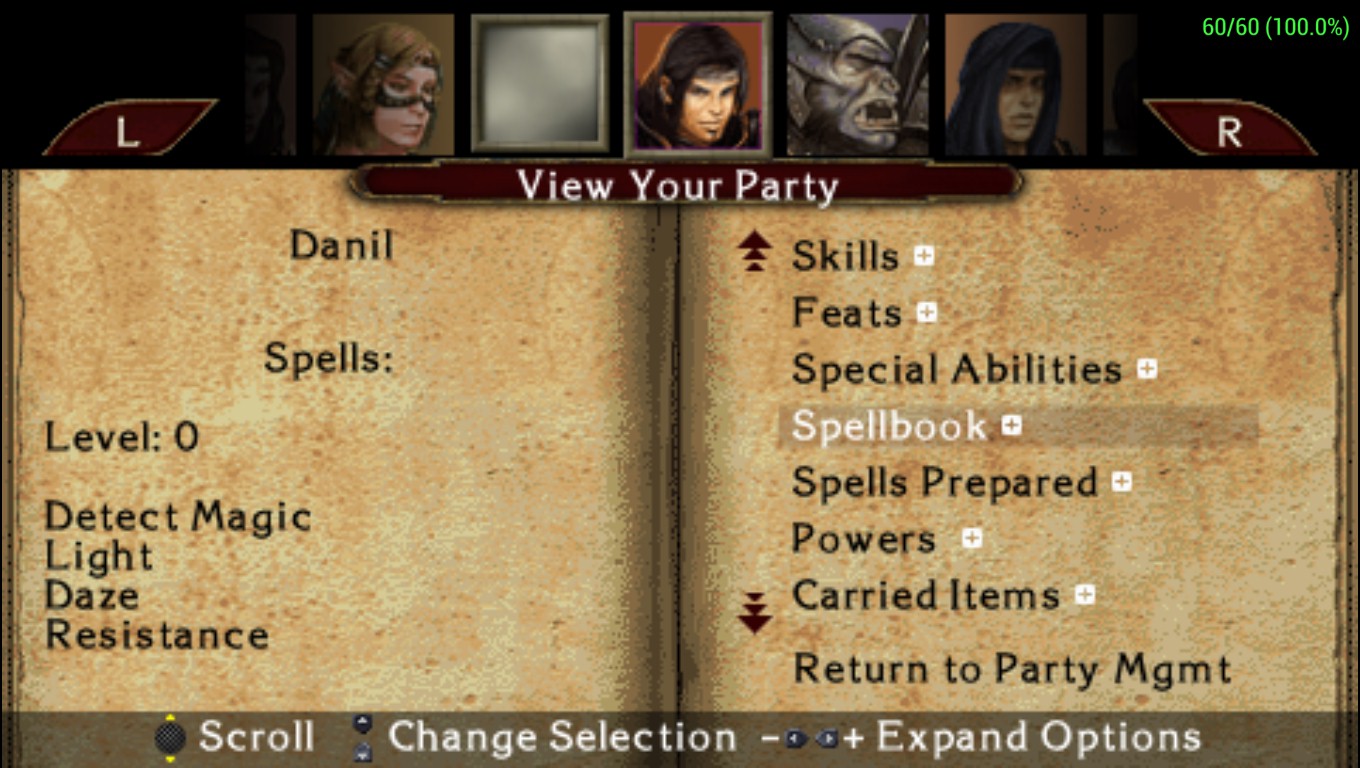Select the masked elf woman portrait
1360x768 pixels.
[x=383, y=85]
